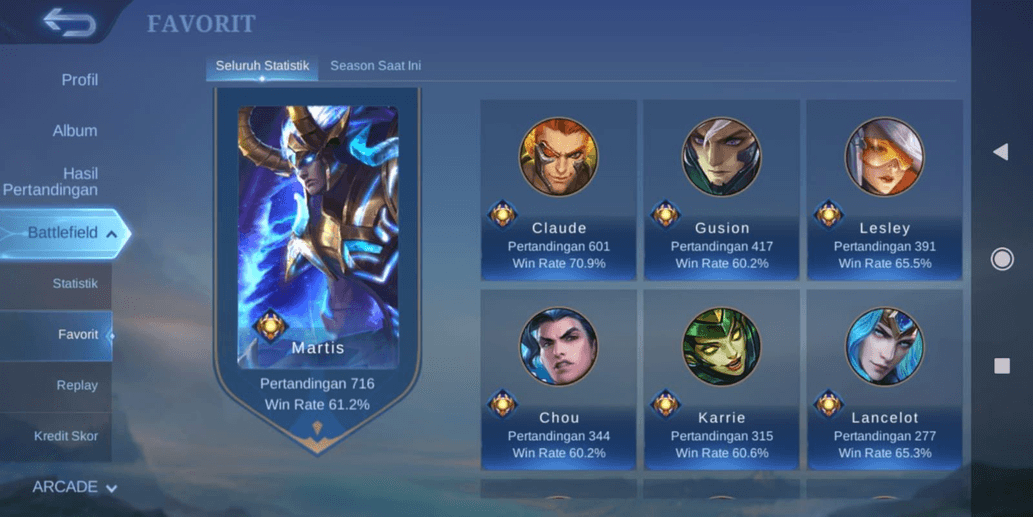Open the Album section

pyautogui.click(x=75, y=131)
